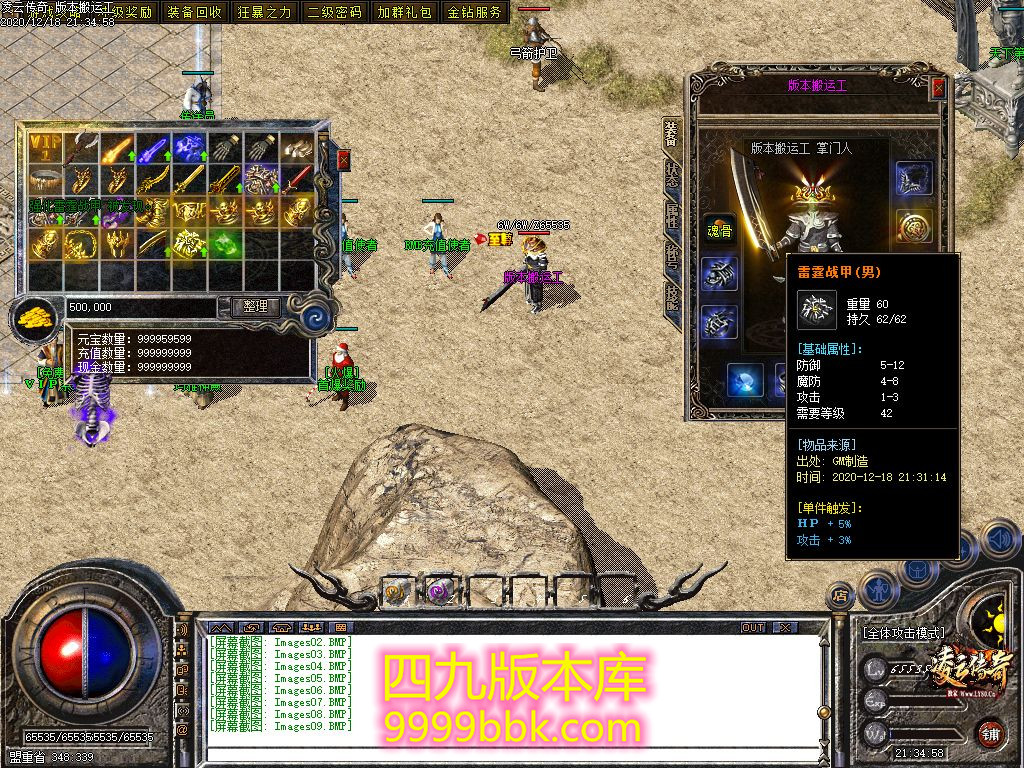This screenshot has width=1024, height=768.
Task: Select the gold medal equipment slot
Action: coord(914,225)
